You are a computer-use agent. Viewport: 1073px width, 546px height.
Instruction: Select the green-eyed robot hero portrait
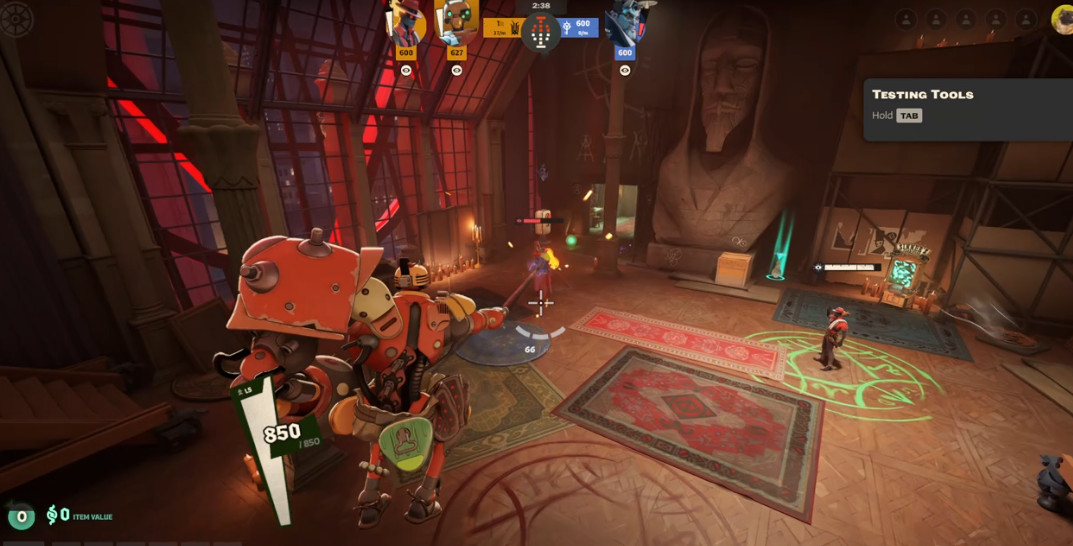456,22
